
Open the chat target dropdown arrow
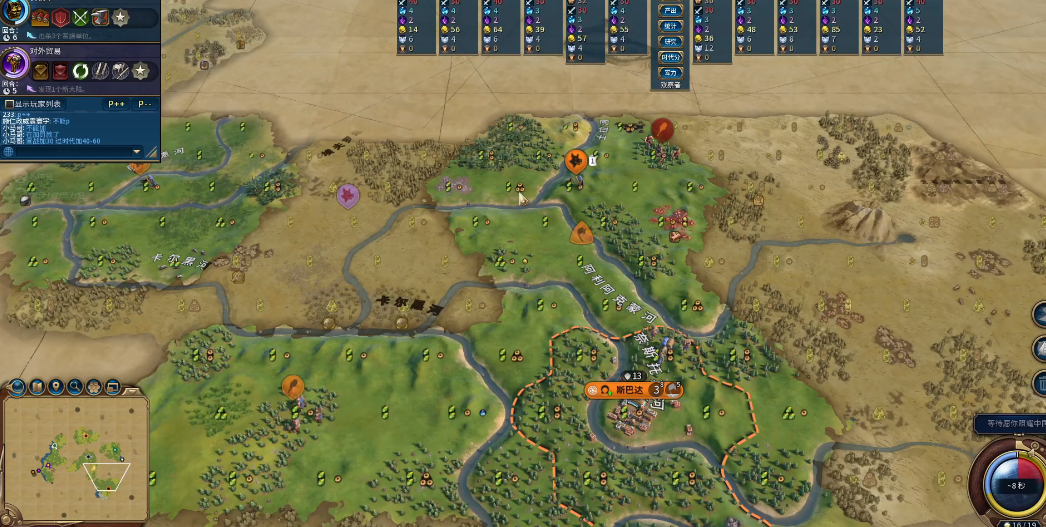point(137,151)
